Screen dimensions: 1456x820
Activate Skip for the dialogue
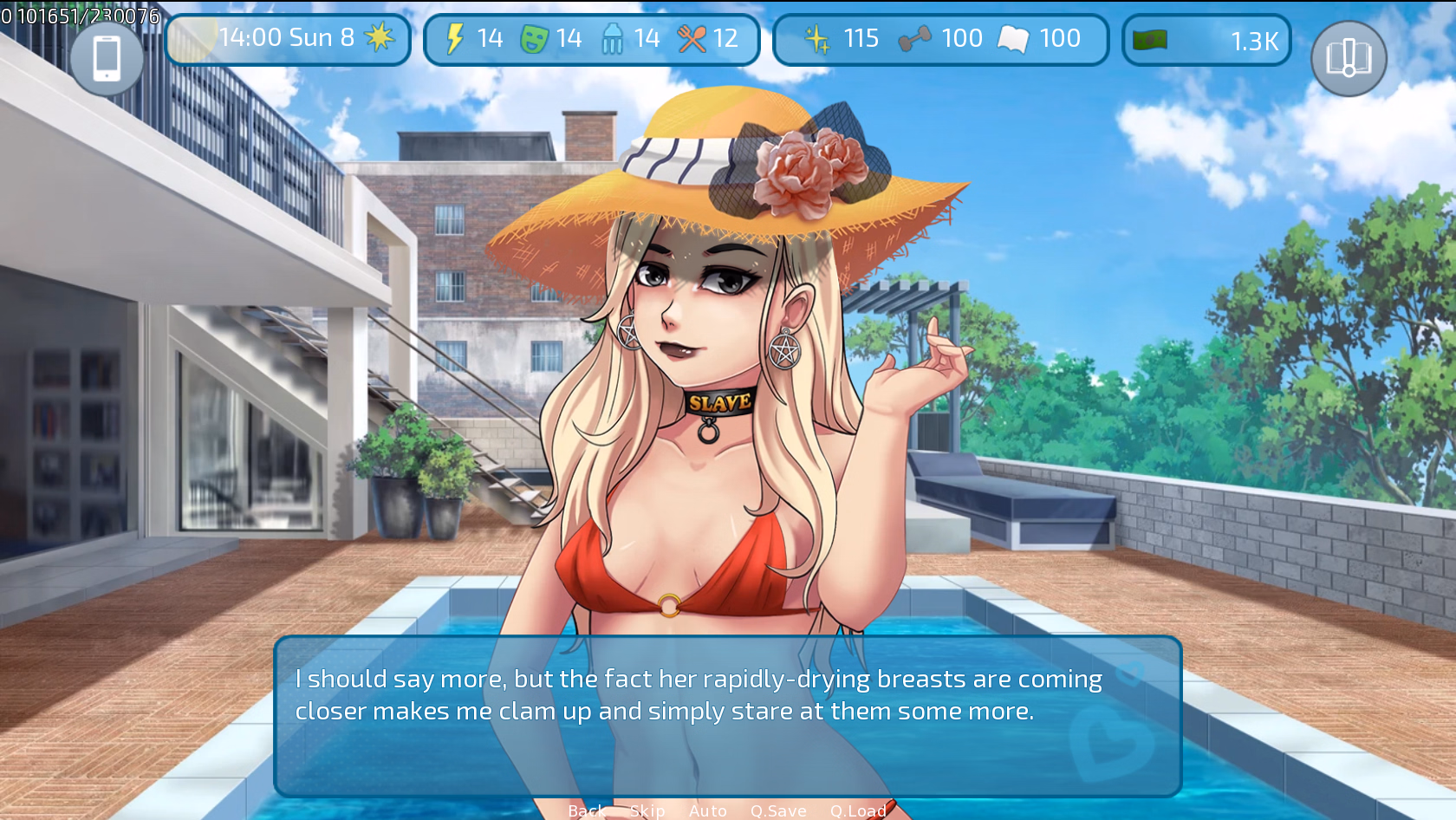pyautogui.click(x=647, y=810)
